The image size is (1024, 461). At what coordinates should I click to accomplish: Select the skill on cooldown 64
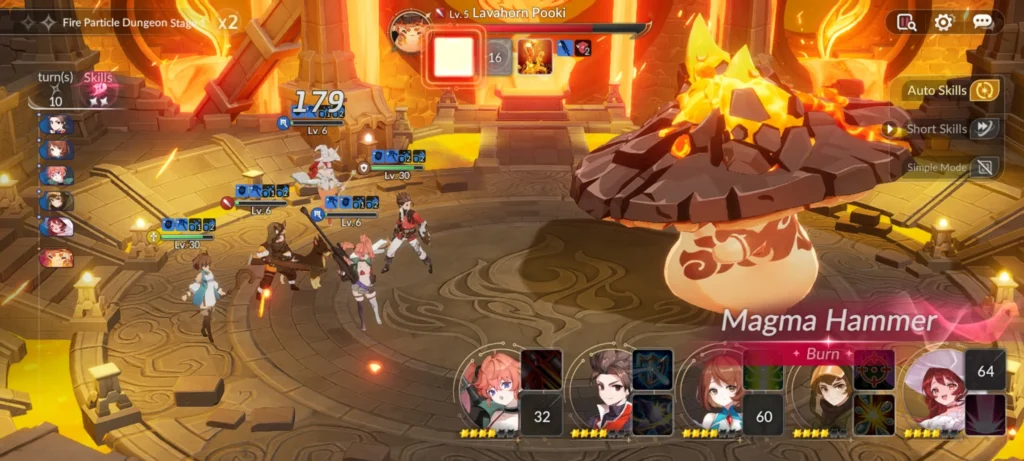985,371
